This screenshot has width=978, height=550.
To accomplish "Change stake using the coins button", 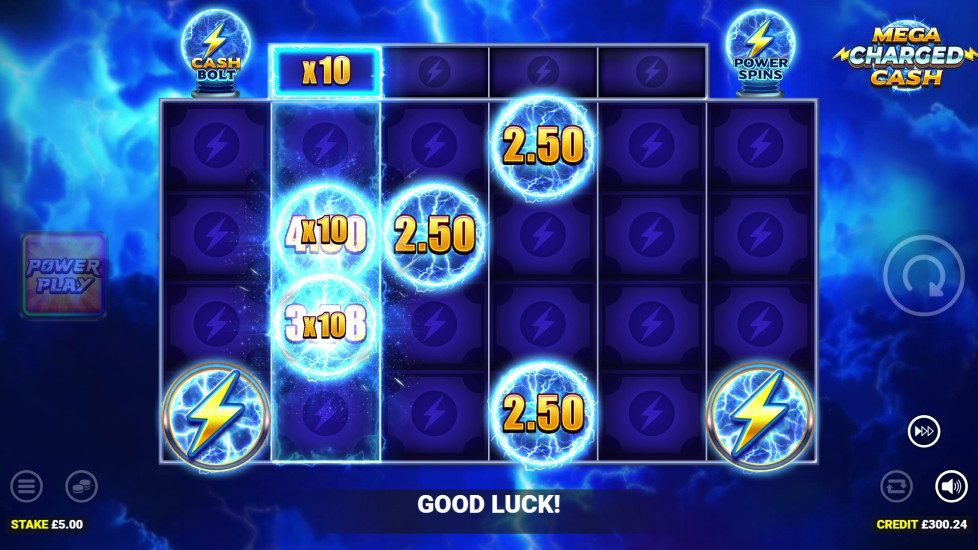I will [81, 487].
